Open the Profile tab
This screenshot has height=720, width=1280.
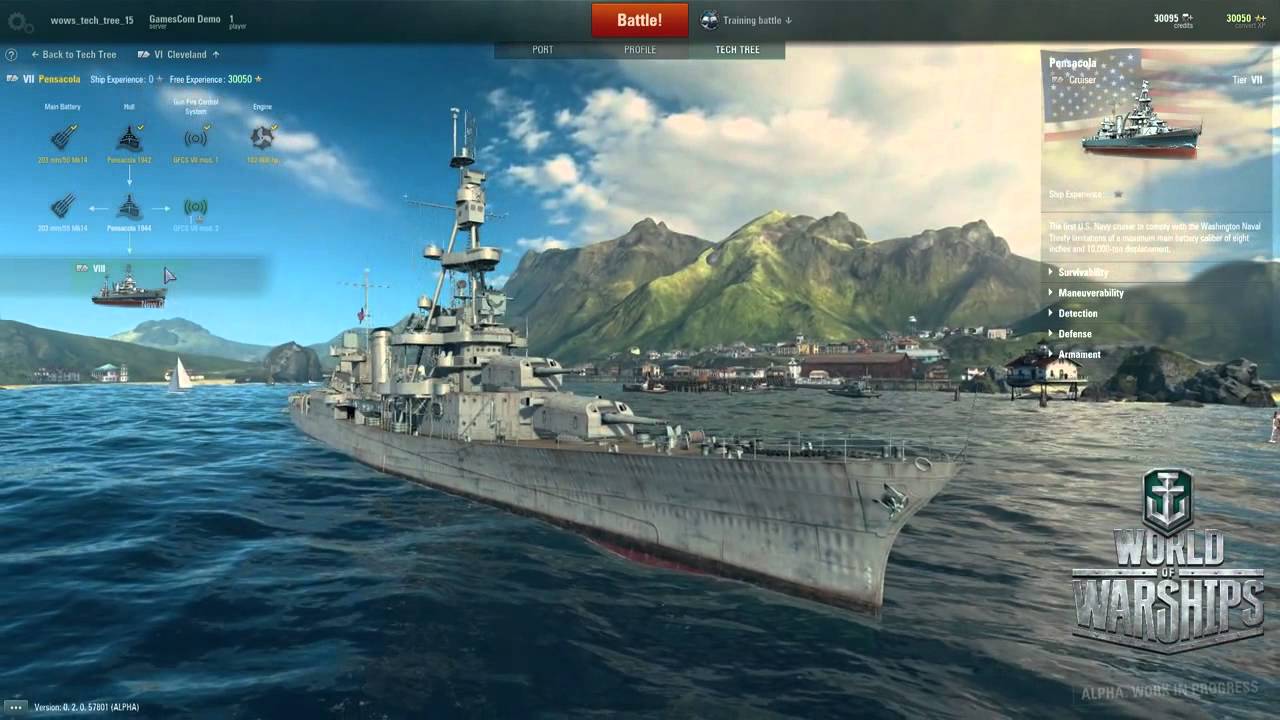click(640, 50)
